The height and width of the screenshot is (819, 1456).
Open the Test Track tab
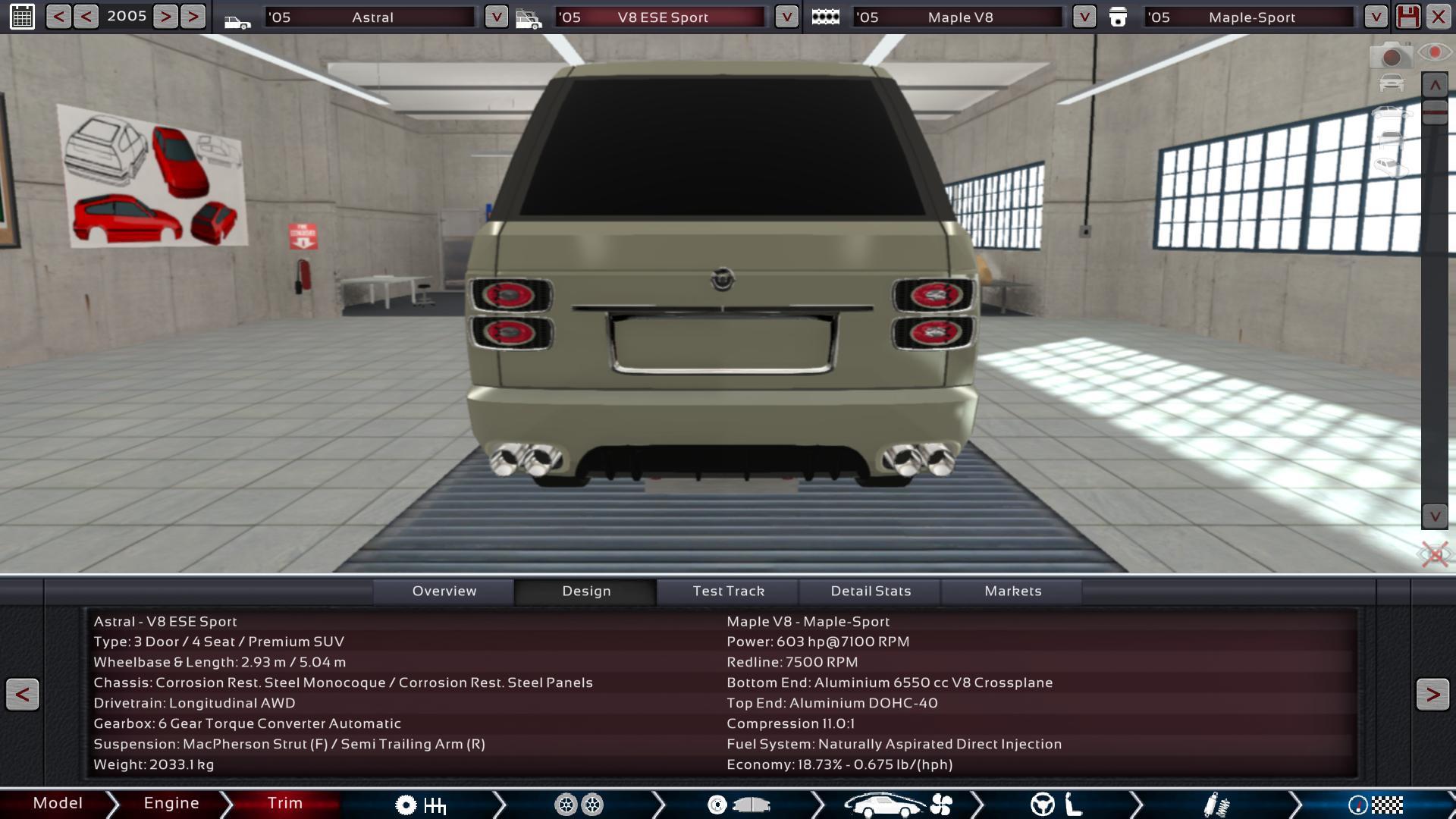pos(728,591)
